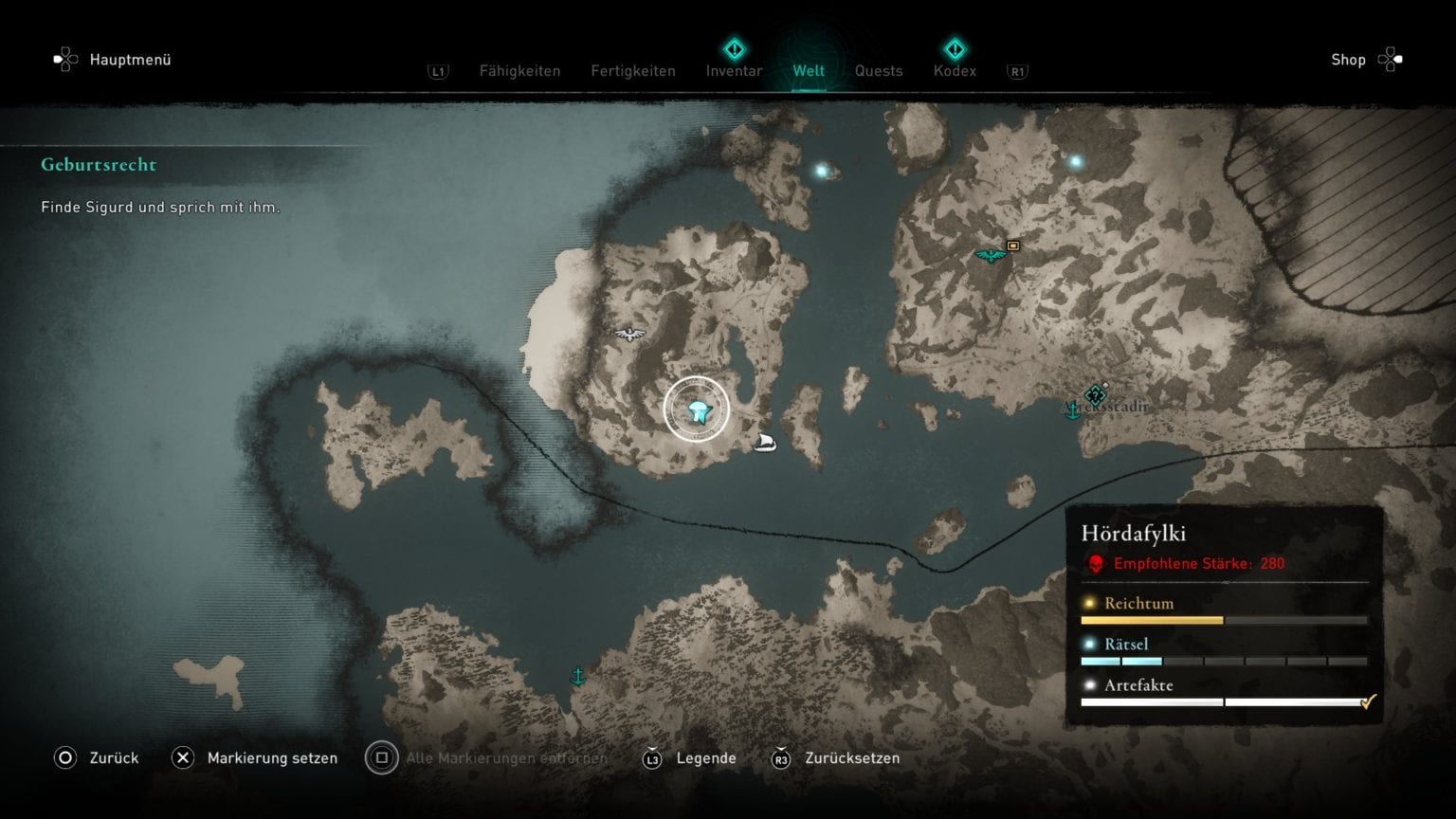Select the anchor icon on the southern coastline

tap(579, 677)
